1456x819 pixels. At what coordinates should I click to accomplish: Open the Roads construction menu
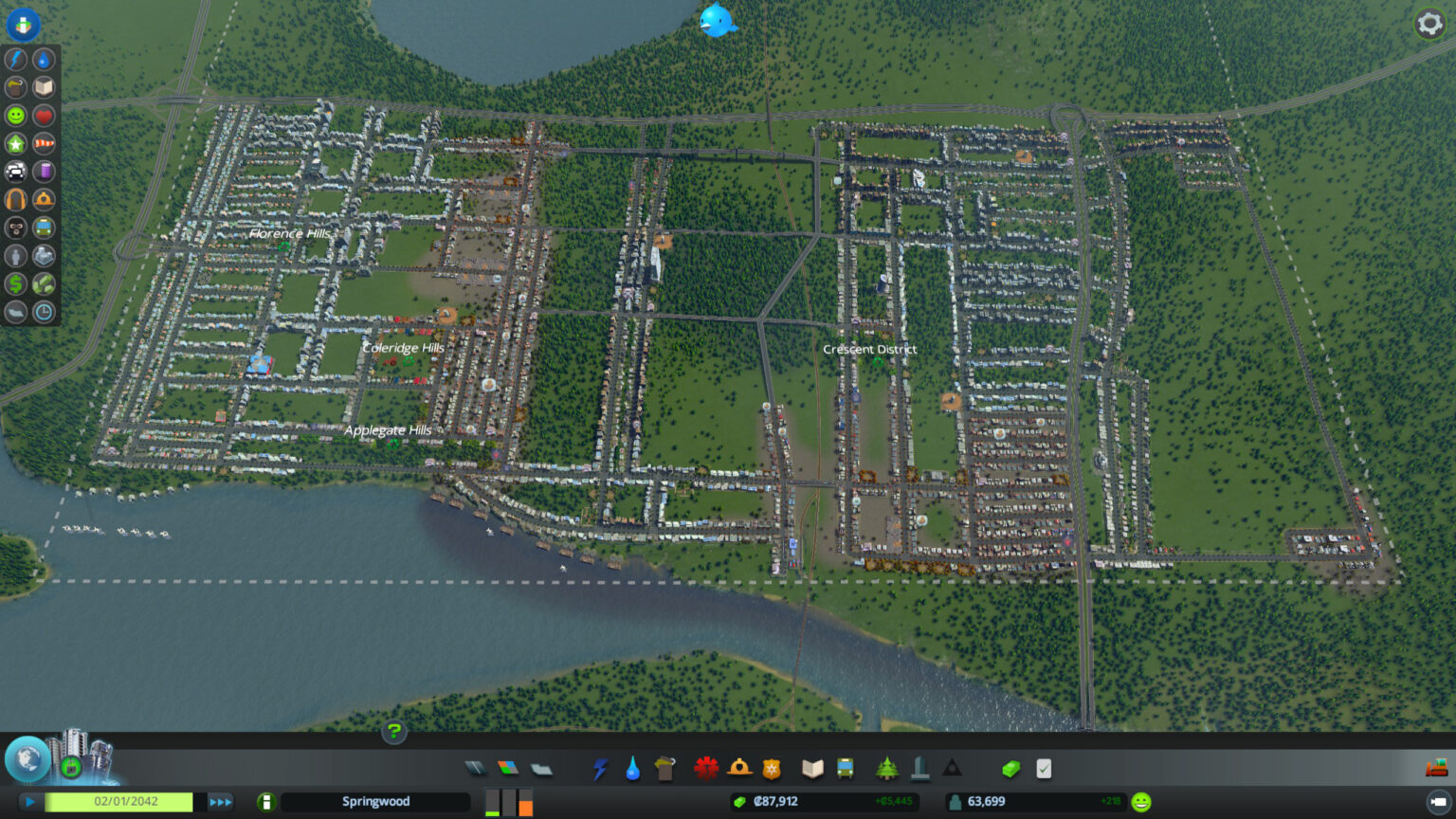coord(477,770)
